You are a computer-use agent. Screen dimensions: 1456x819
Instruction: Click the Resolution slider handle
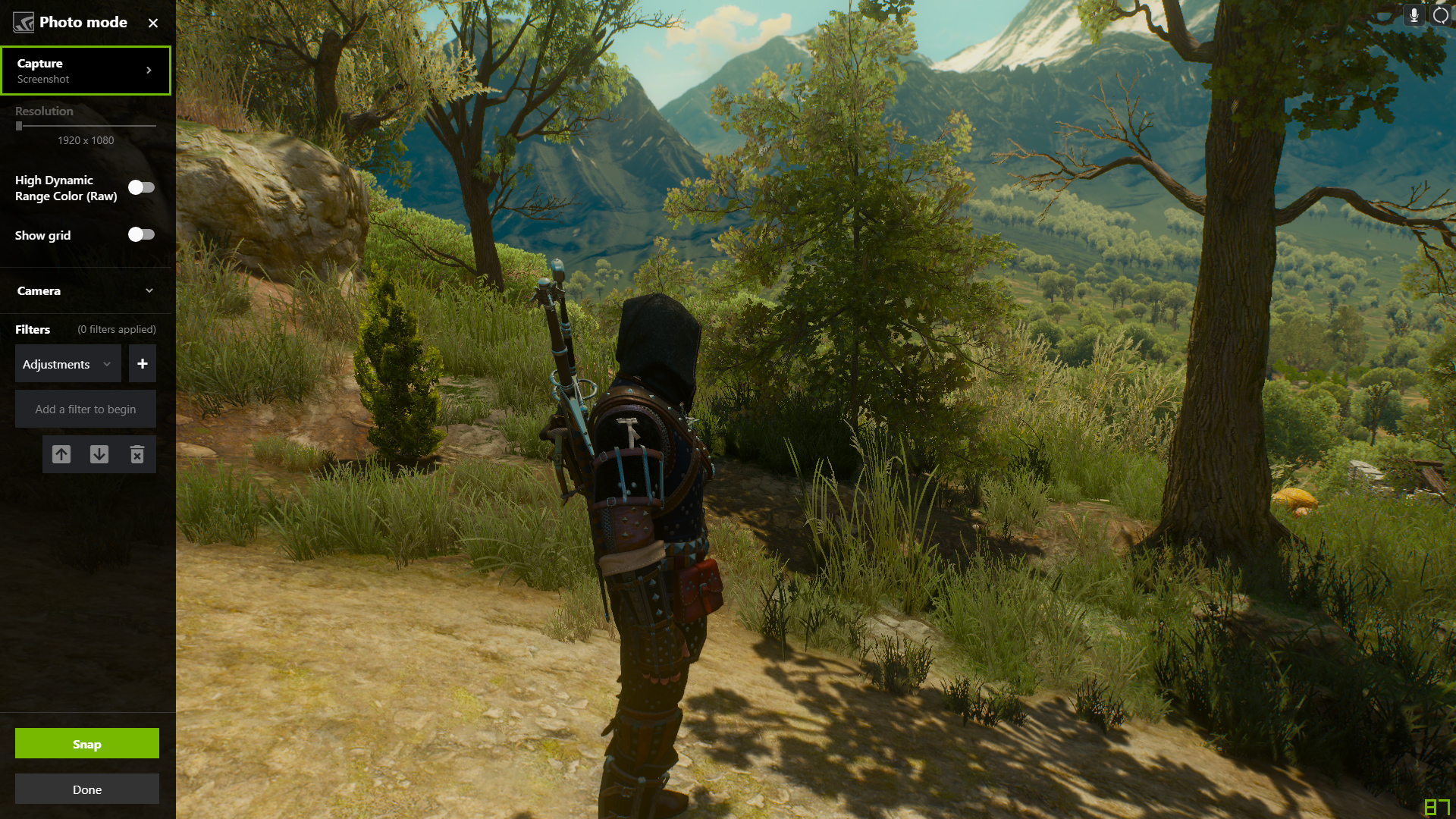tap(19, 126)
